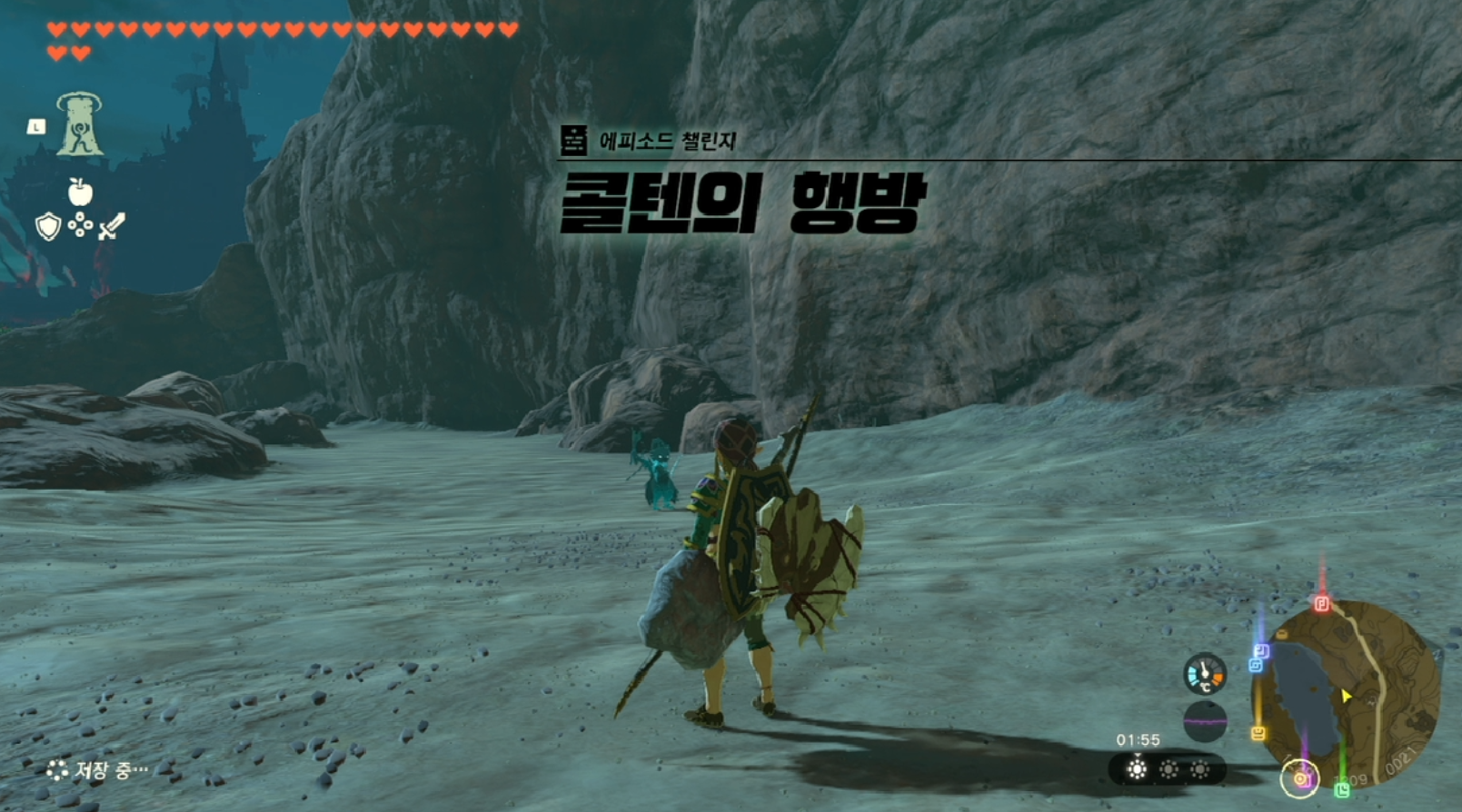This screenshot has height=812, width=1462.
Task: Click the yellow player arrow on the minimap
Action: (1346, 696)
